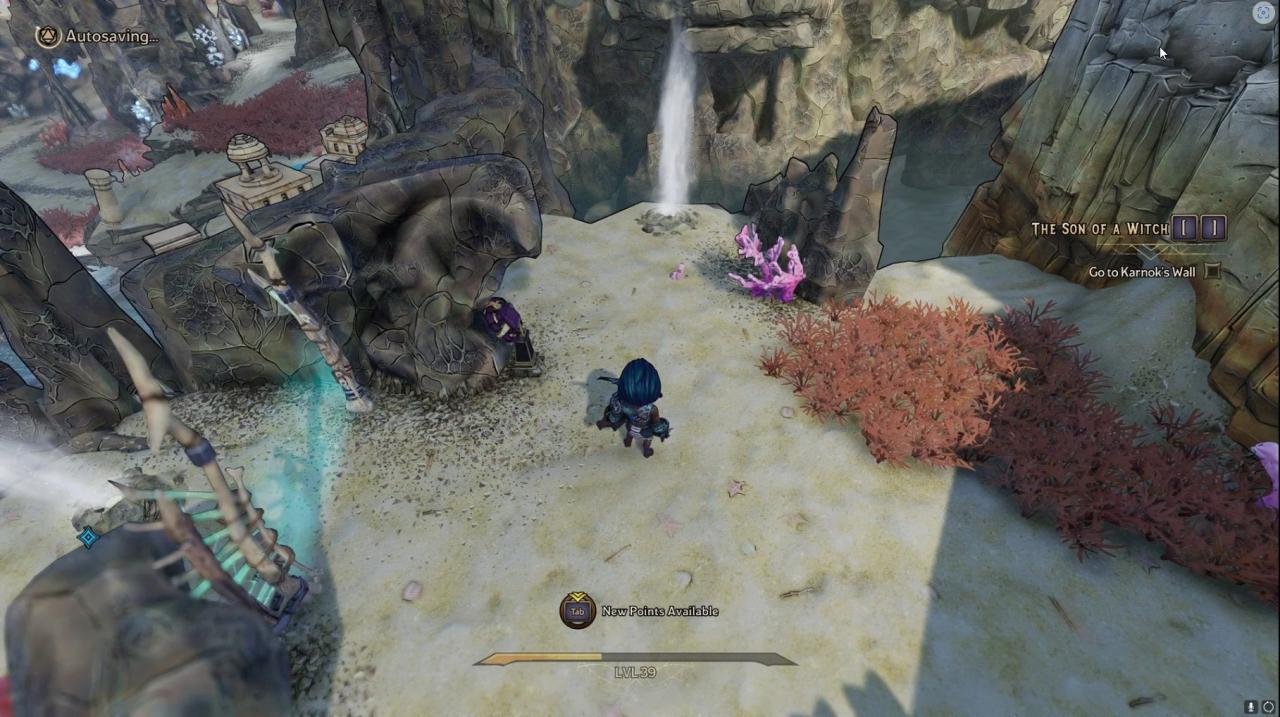Select The Son of a Witch quest title
Screen dimensions: 1280x717
coord(1099,229)
